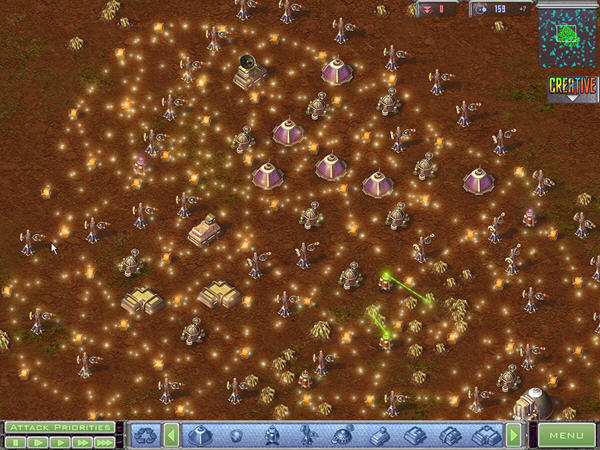Viewport: 600px width, 450px height.
Task: Page the build bar right
Action: (x=514, y=435)
